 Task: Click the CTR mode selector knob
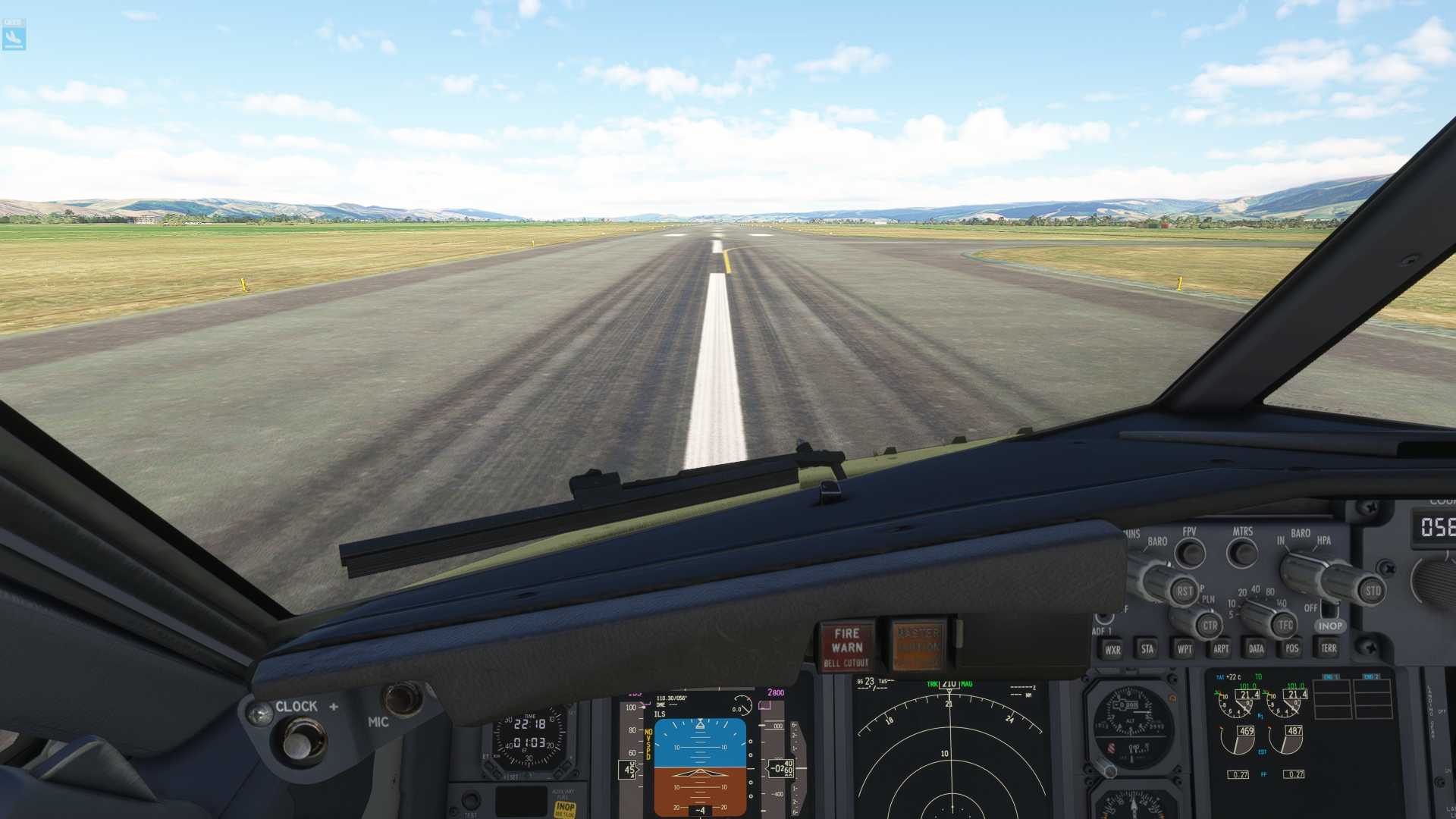(1208, 626)
